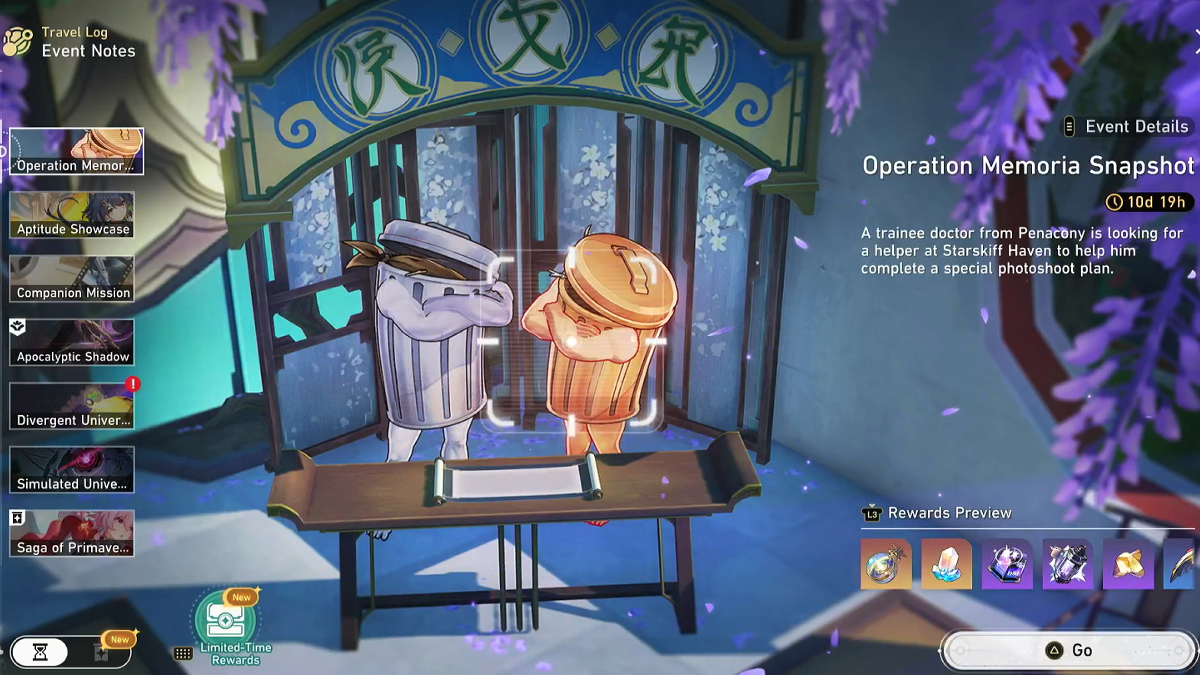Viewport: 1200px width, 675px height.
Task: Click the Go button
Action: coord(1068,650)
